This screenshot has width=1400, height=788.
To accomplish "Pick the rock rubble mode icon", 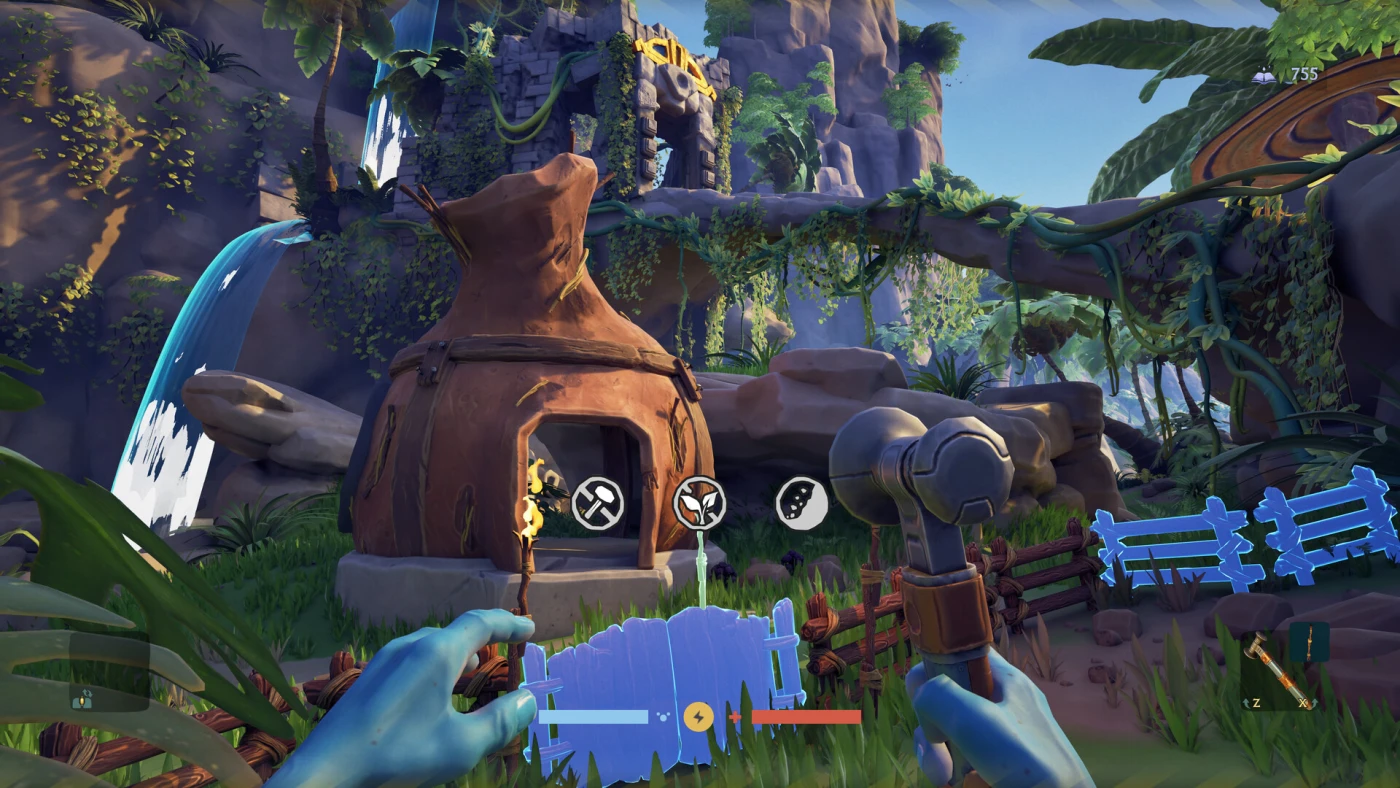I will pos(802,503).
